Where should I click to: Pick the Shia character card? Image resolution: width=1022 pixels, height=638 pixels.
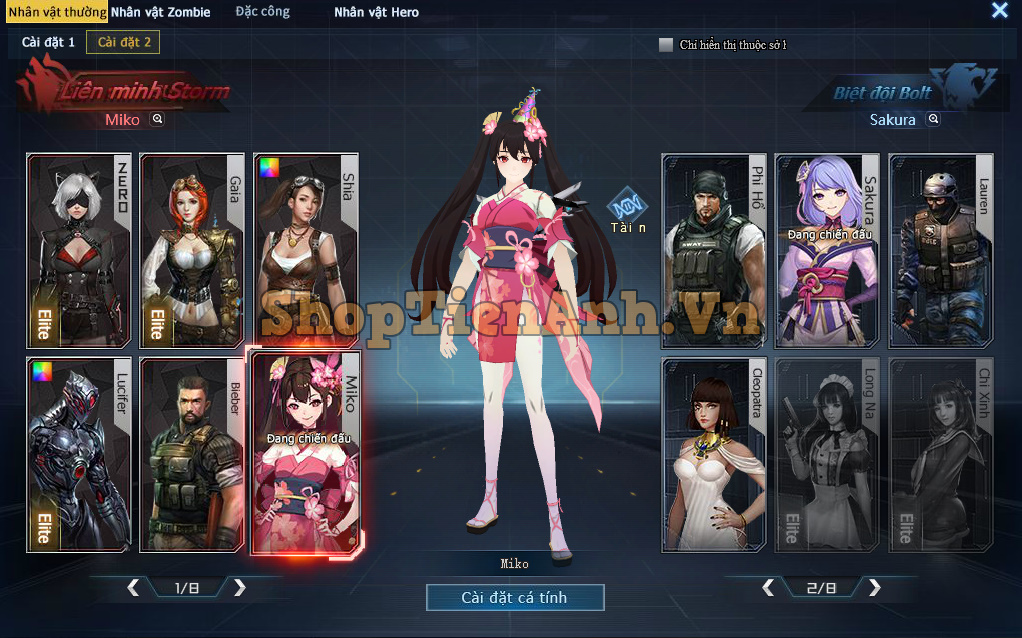tap(305, 250)
